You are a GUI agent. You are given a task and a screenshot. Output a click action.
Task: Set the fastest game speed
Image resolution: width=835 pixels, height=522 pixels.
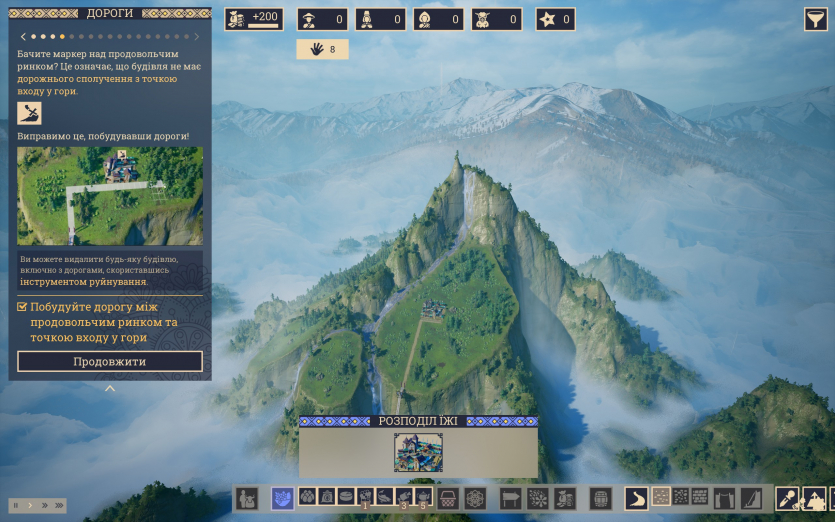click(60, 505)
